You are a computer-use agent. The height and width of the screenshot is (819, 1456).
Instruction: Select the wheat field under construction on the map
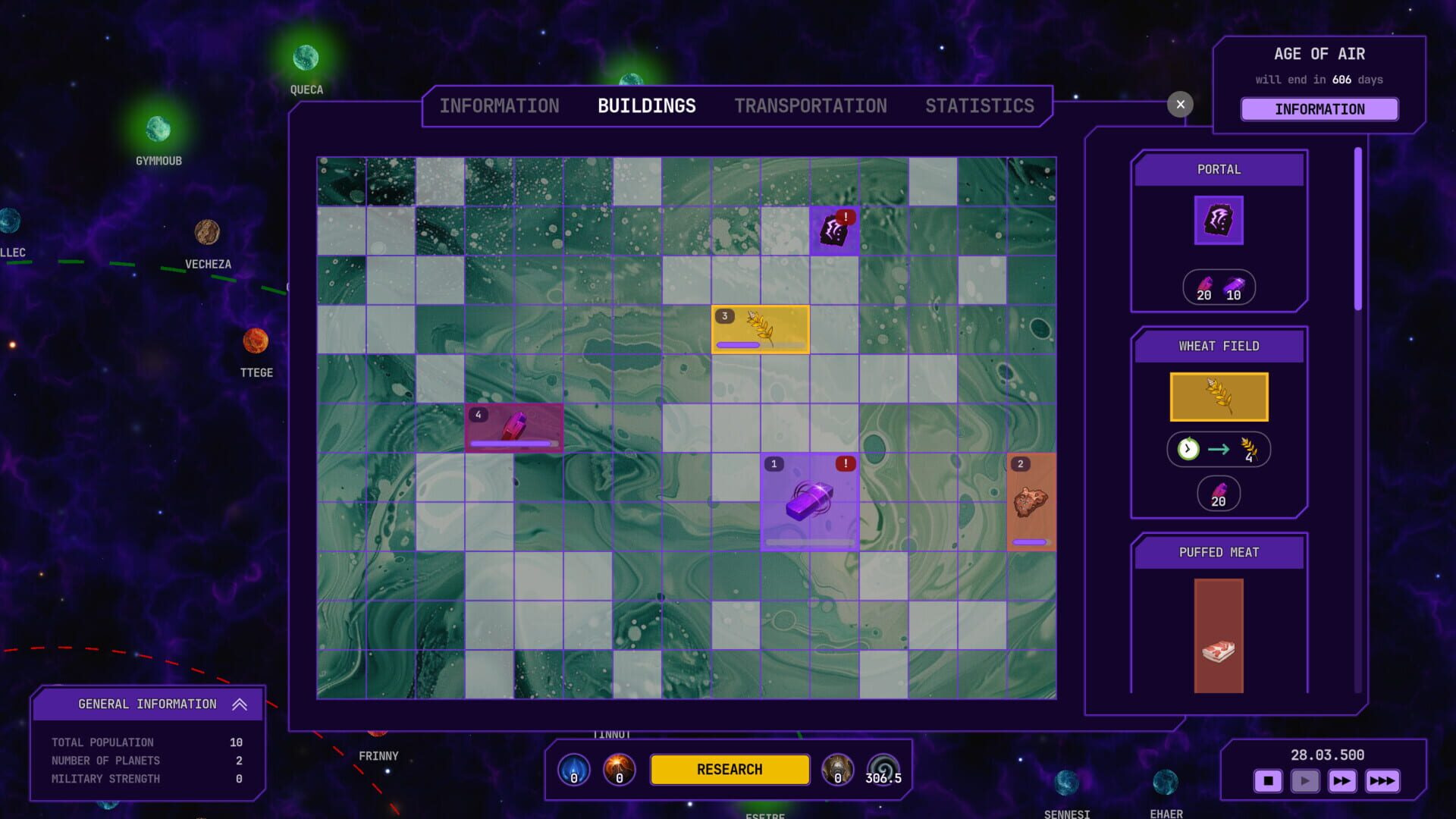tap(761, 328)
